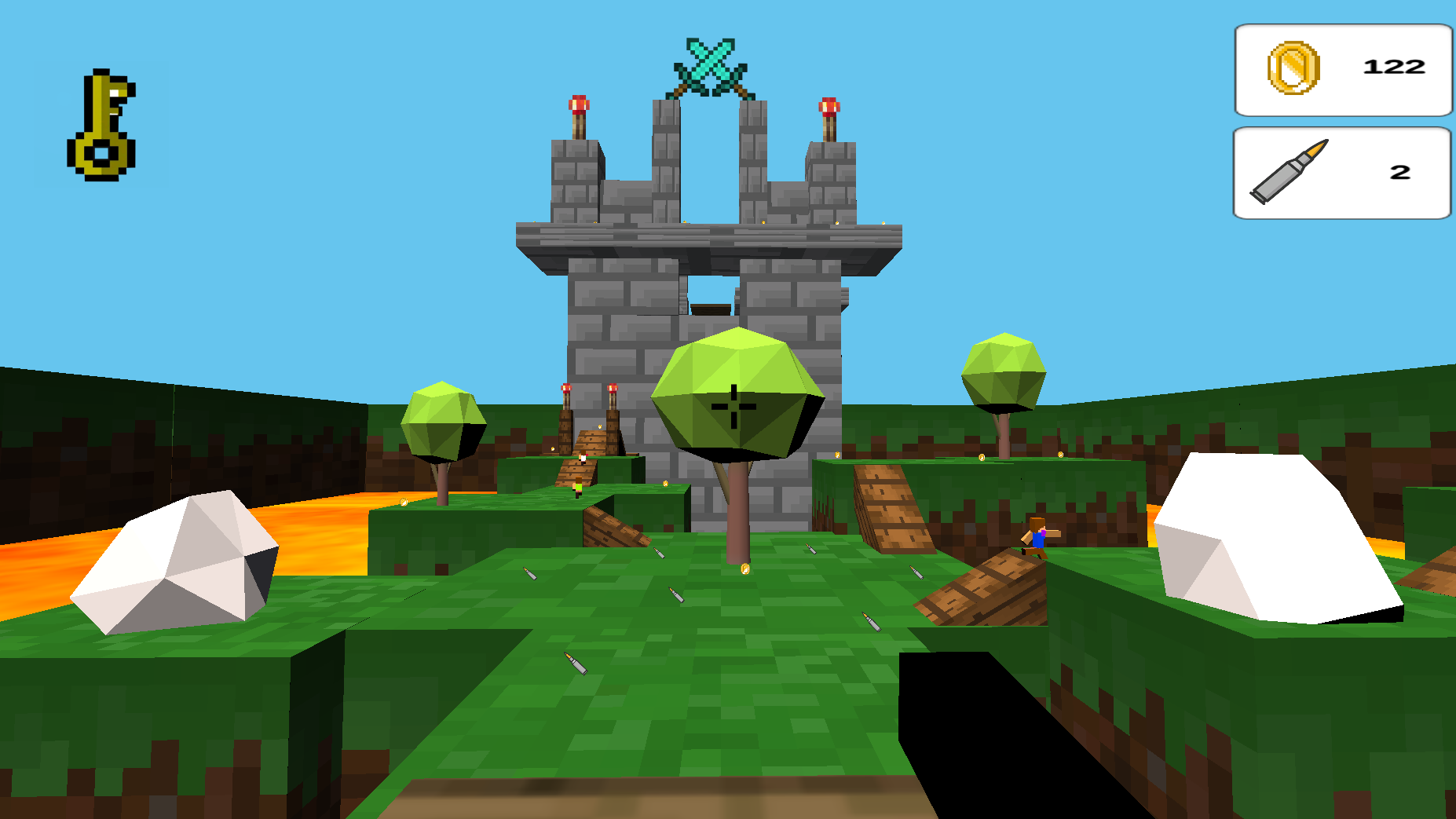
Task: Click the crossed swords emblem atop the castle
Action: pyautogui.click(x=712, y=59)
